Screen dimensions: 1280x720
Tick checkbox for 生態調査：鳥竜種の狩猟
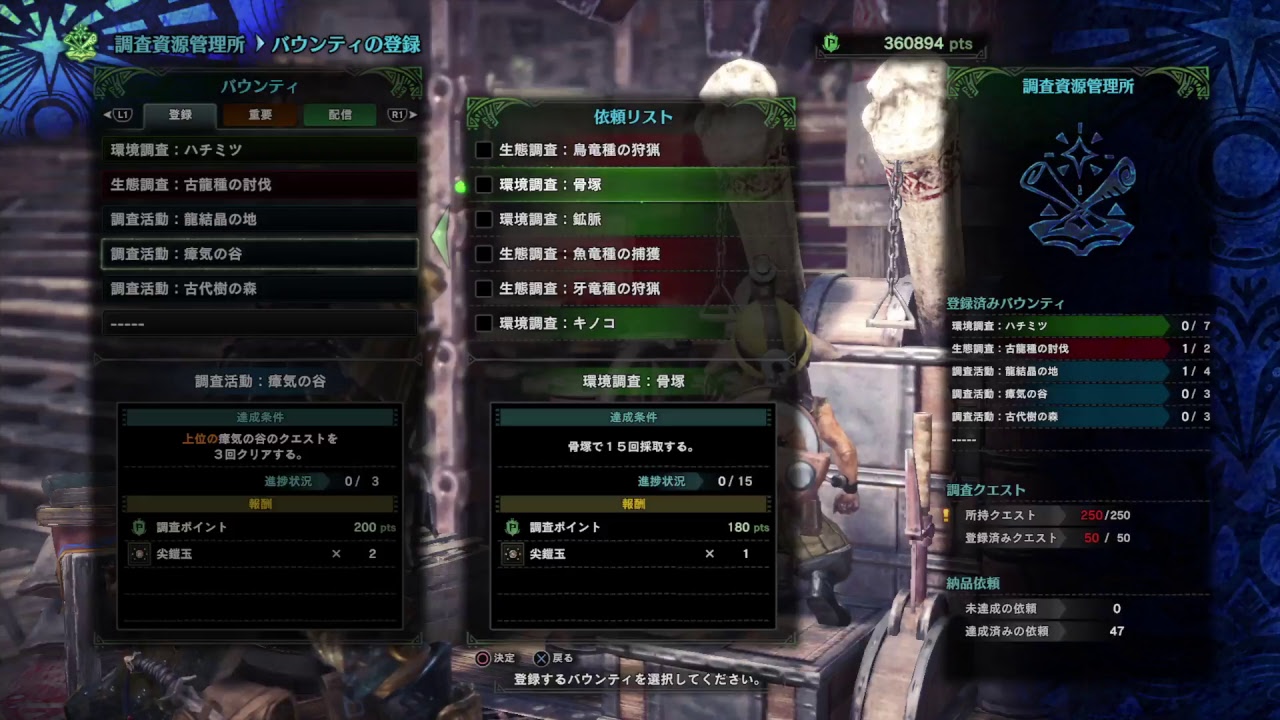pos(484,150)
